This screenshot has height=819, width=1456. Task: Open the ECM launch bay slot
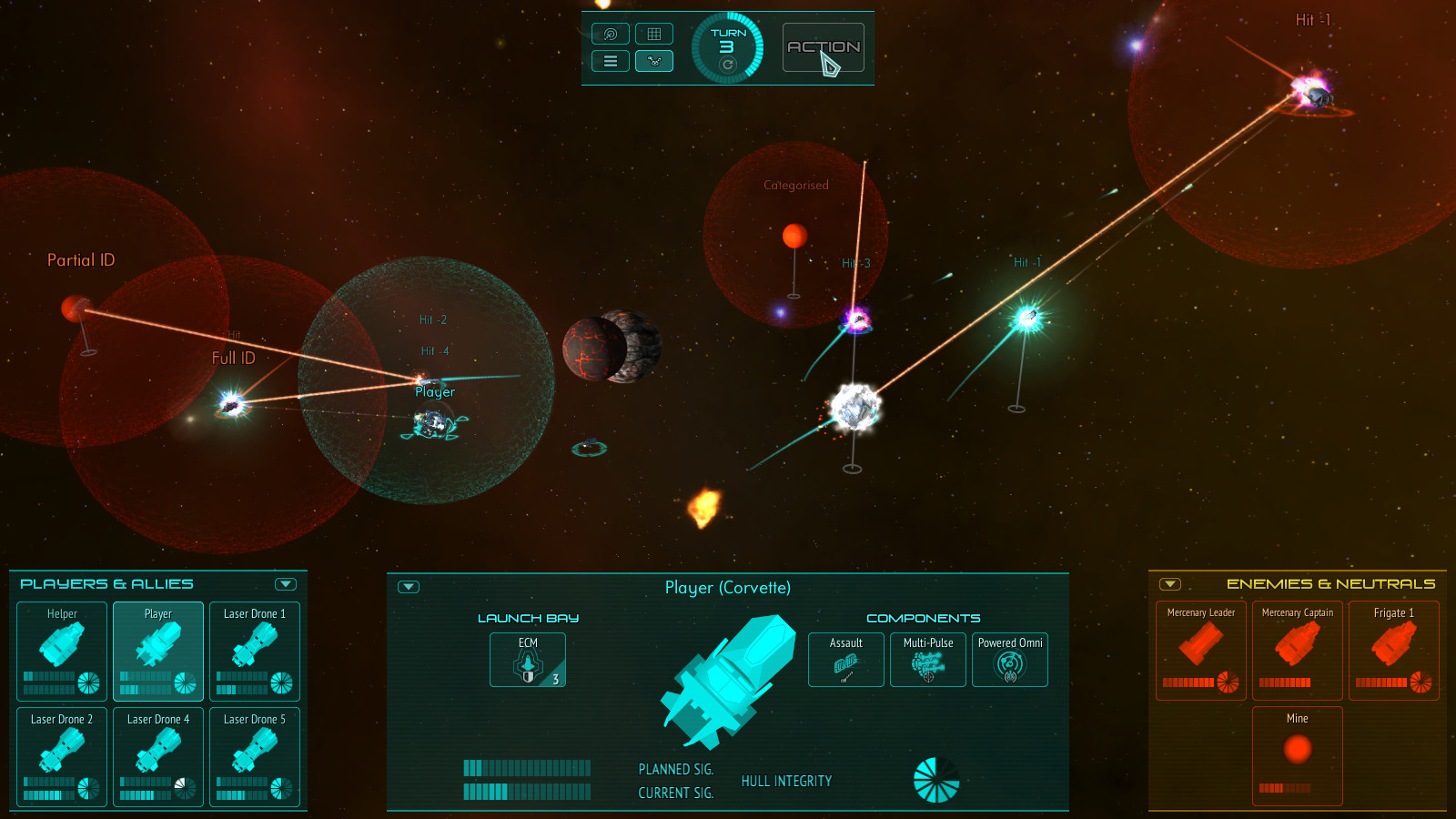click(527, 660)
